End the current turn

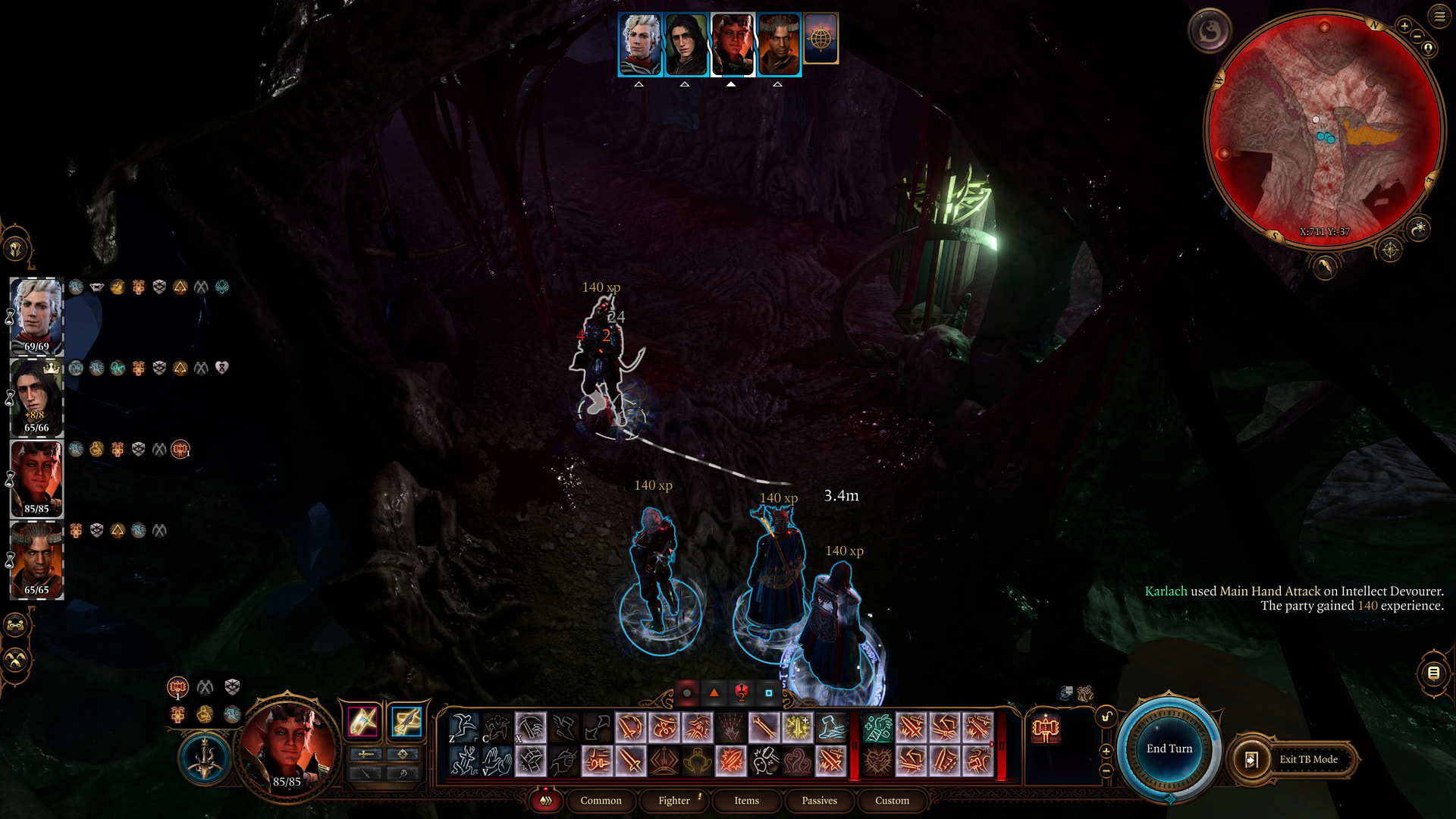coord(1169,749)
